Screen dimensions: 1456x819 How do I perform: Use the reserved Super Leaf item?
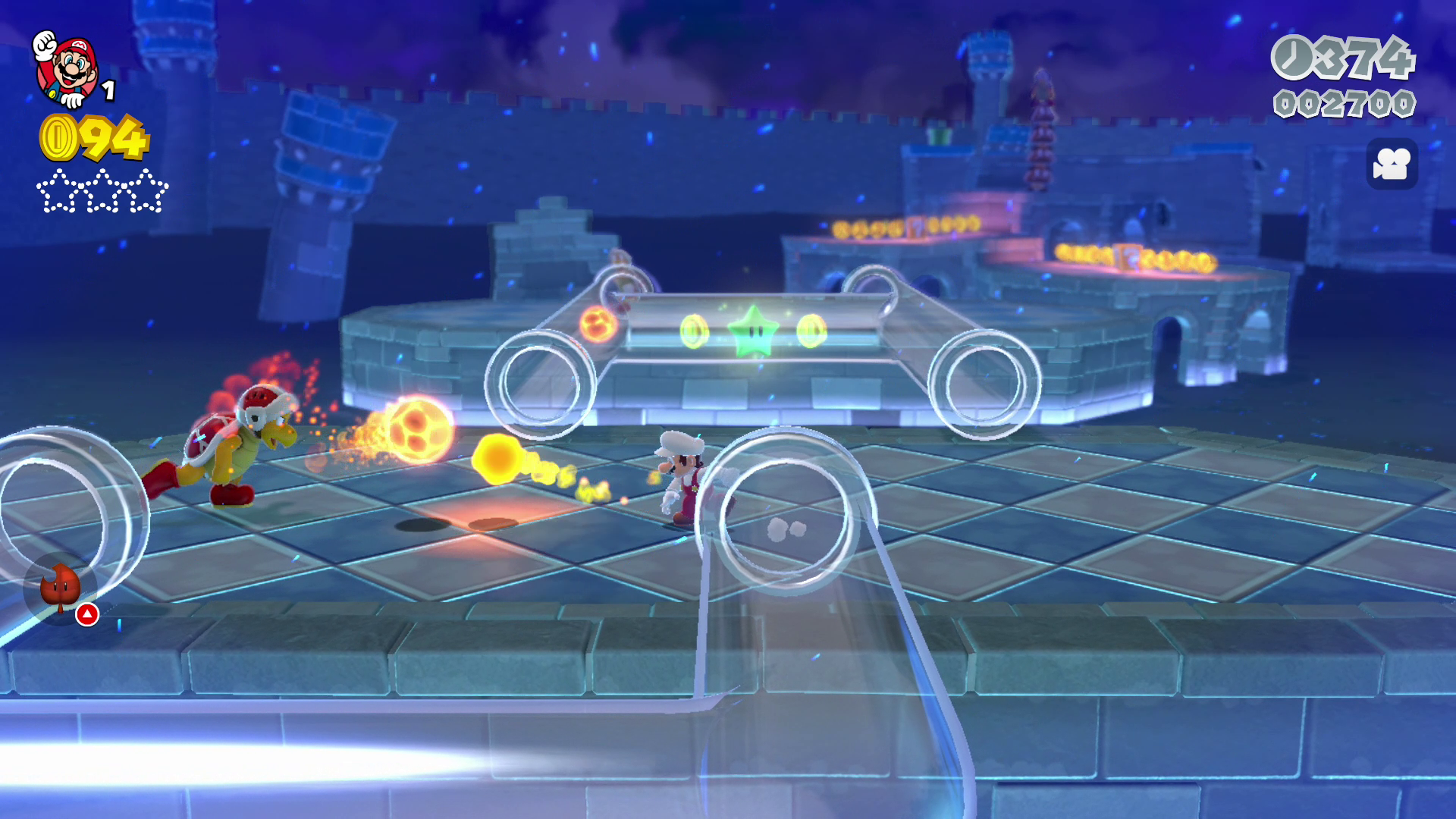coord(61,587)
